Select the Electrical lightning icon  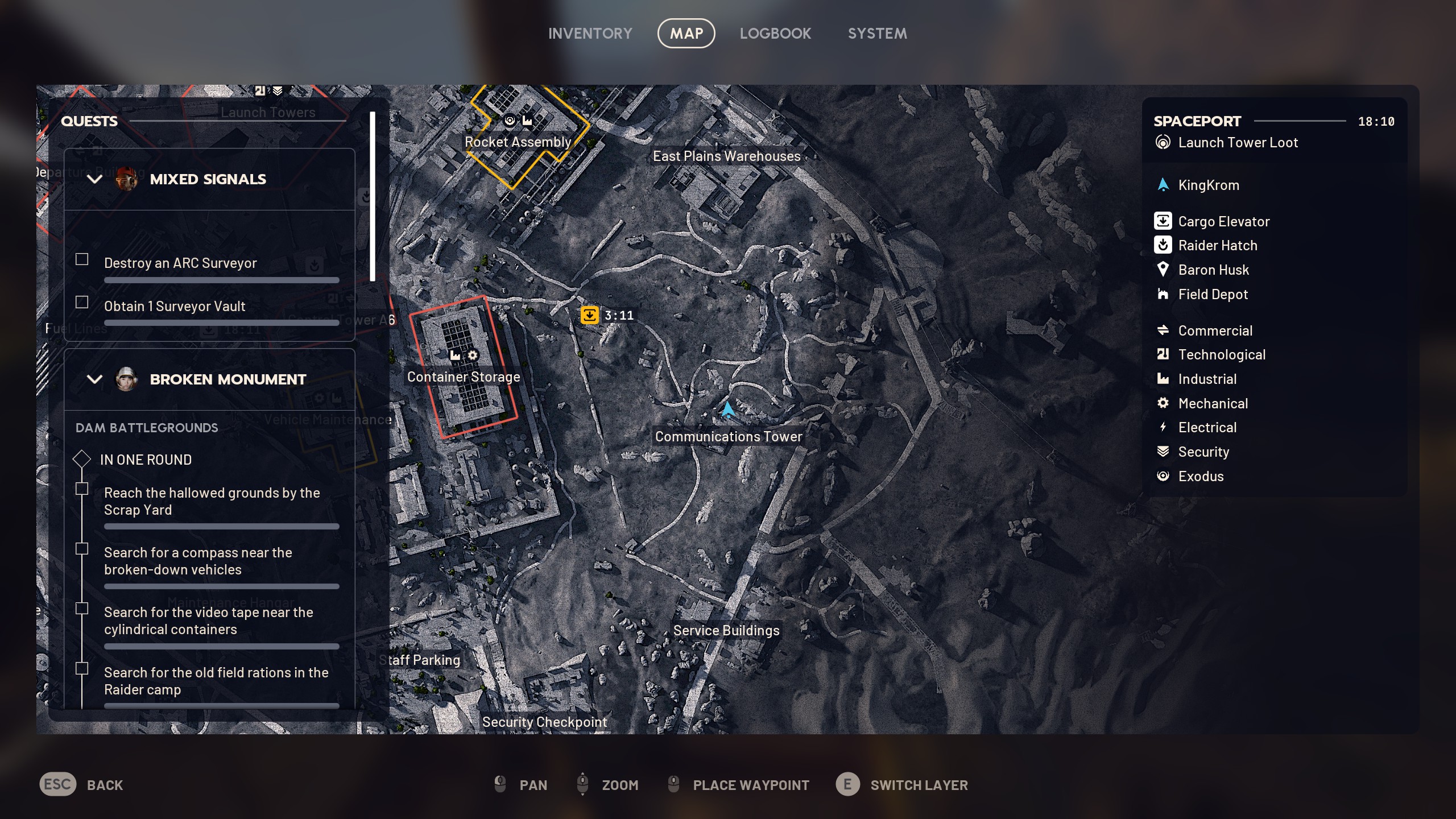(x=1164, y=427)
